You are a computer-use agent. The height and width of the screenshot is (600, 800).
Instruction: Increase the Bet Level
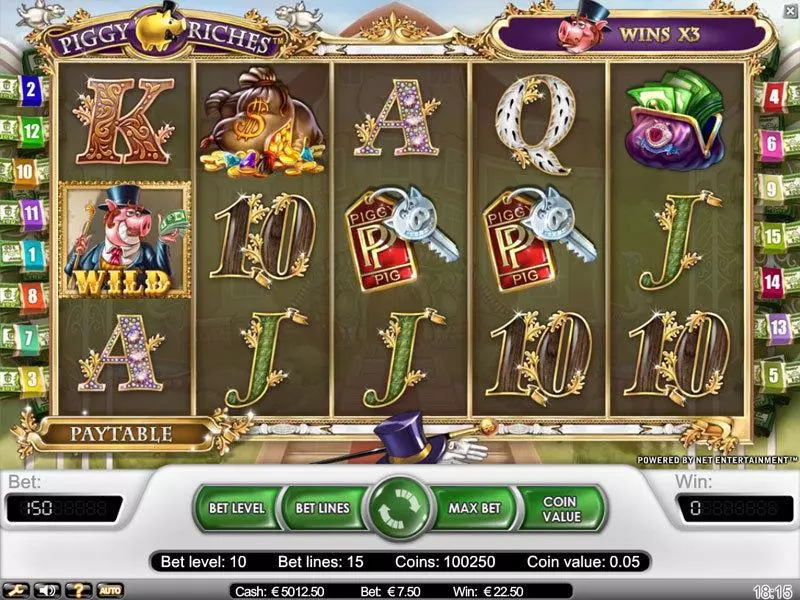pos(236,508)
